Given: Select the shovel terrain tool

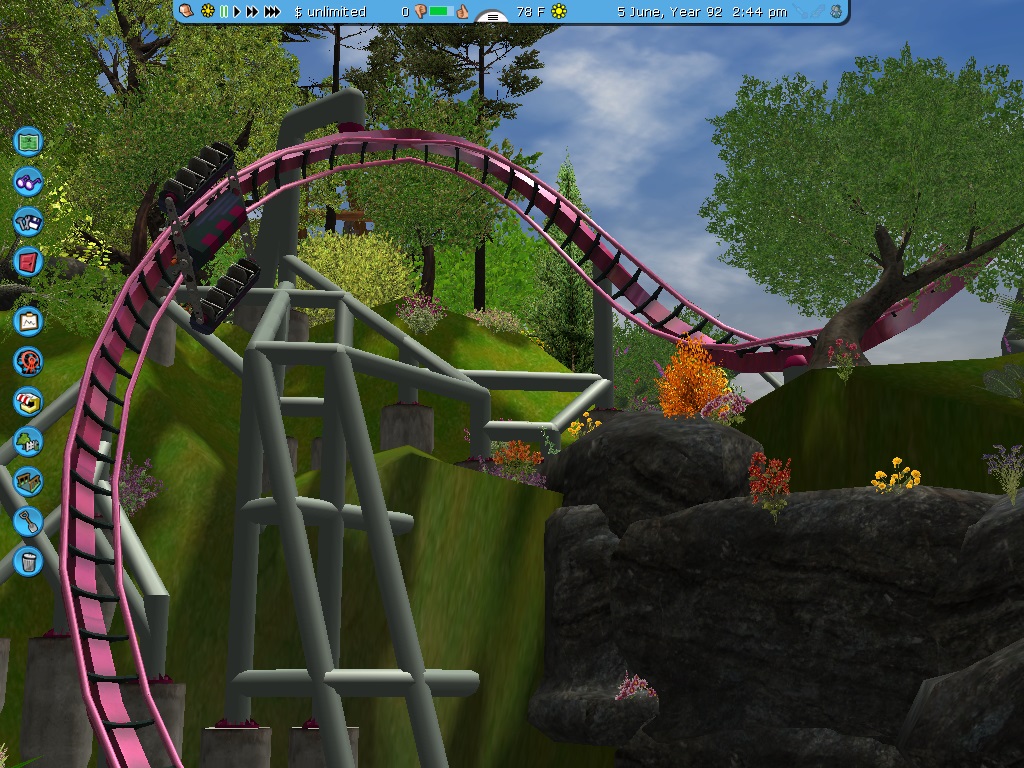Looking at the screenshot, I should point(29,521).
